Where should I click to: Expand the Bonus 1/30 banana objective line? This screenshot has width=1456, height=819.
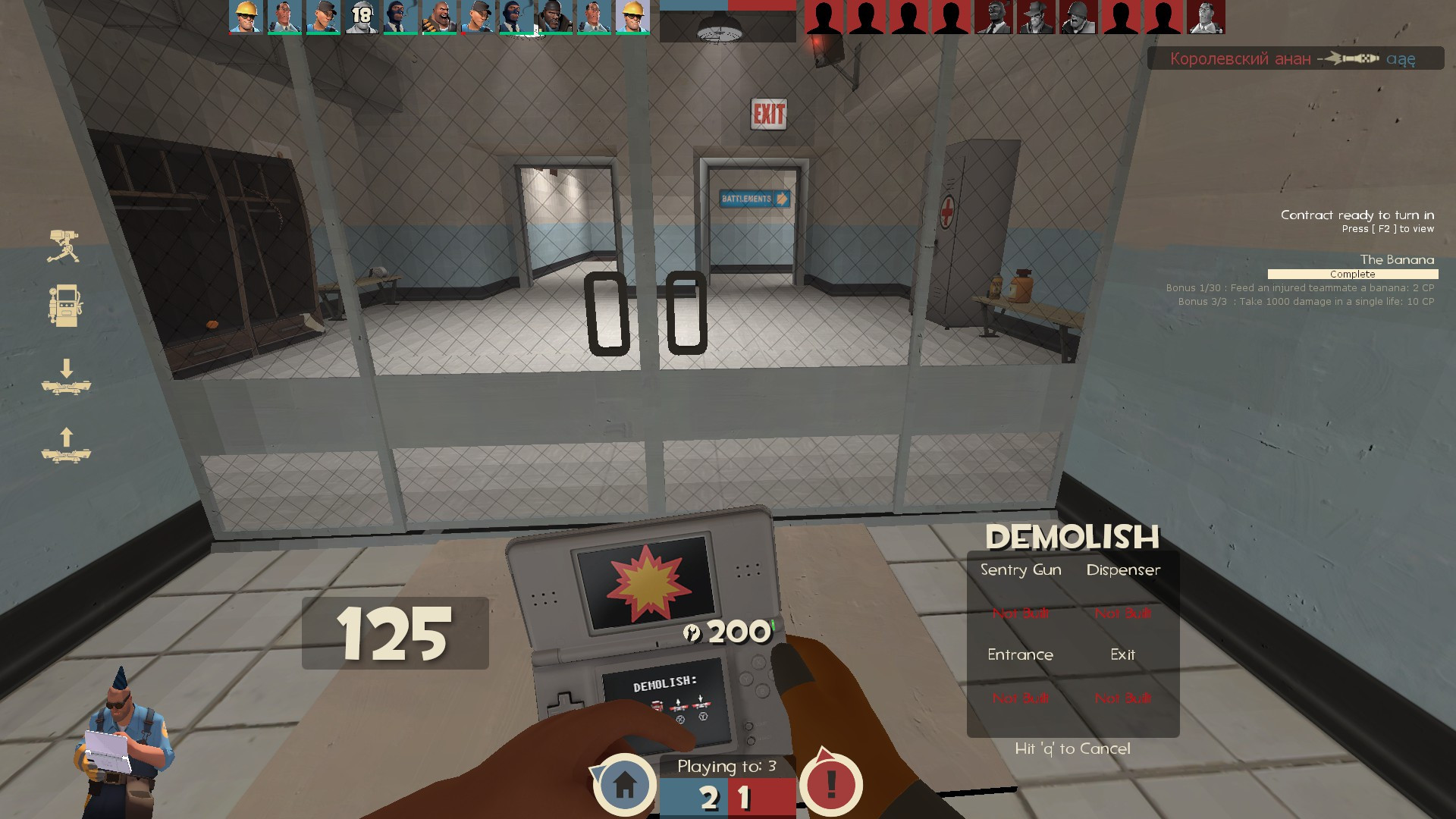pyautogui.click(x=1299, y=288)
